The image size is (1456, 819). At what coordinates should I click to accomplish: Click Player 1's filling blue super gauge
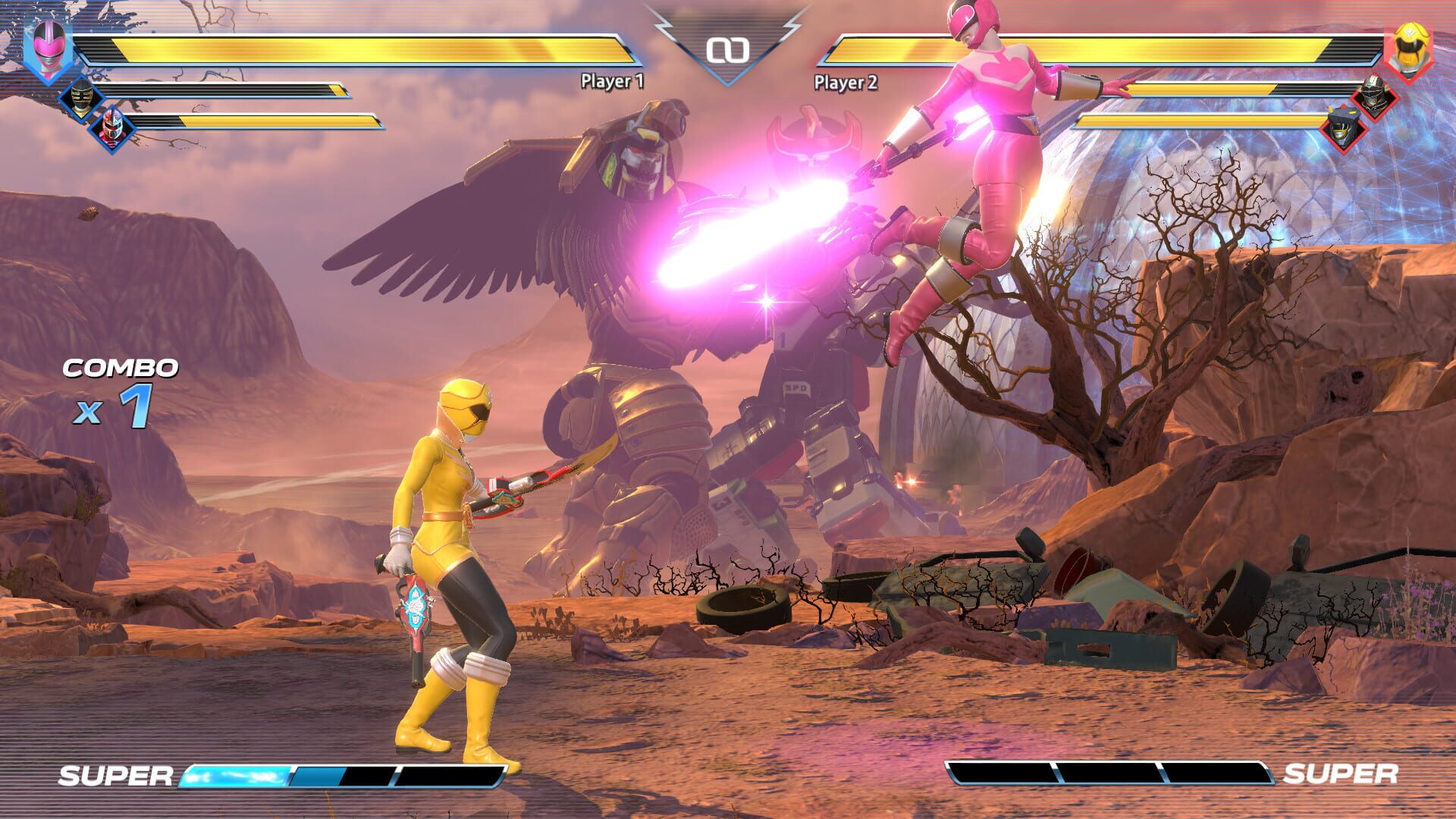point(235,775)
